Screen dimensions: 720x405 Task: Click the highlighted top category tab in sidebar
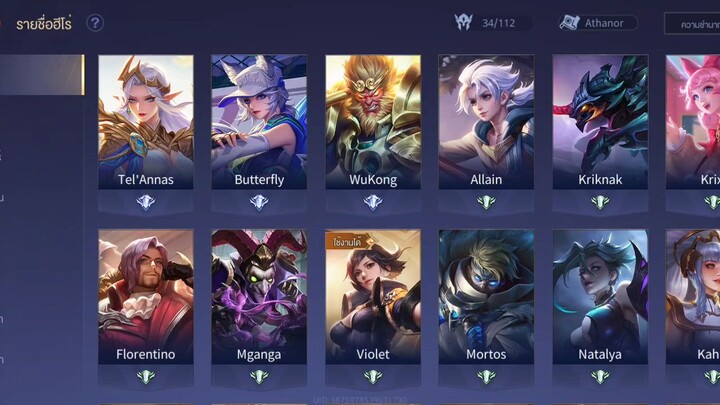41,75
